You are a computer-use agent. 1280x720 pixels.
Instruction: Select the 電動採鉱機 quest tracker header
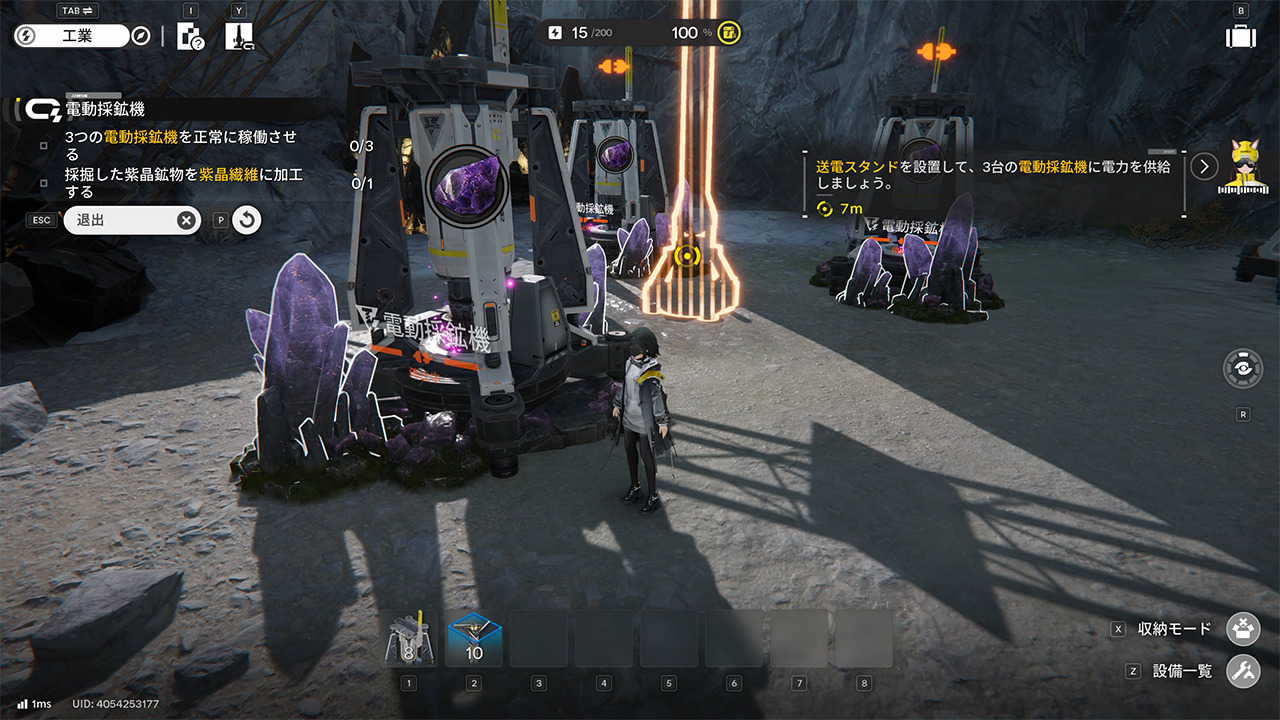pyautogui.click(x=104, y=109)
